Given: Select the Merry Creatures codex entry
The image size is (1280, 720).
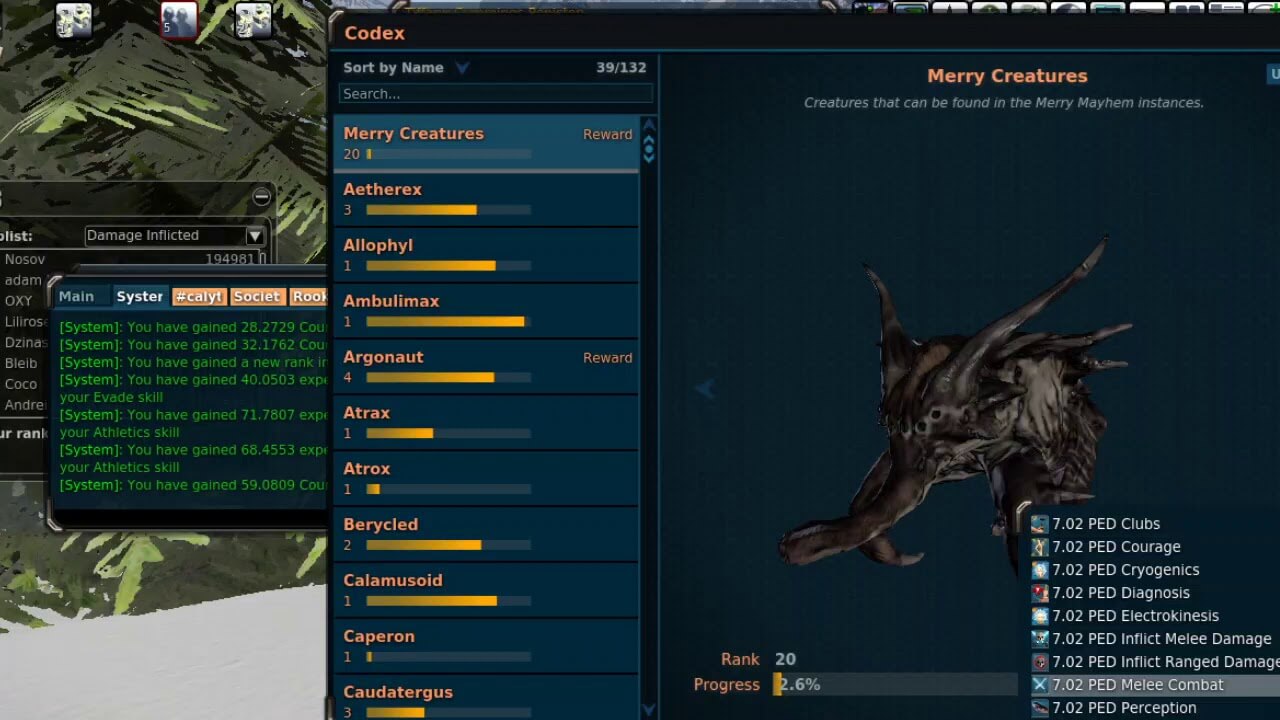Looking at the screenshot, I should 485,142.
